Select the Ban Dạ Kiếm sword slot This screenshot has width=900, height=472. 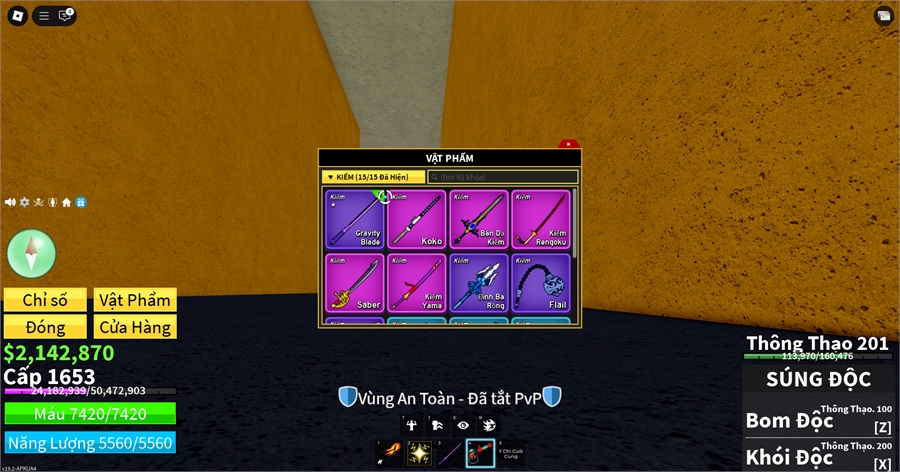click(x=479, y=219)
